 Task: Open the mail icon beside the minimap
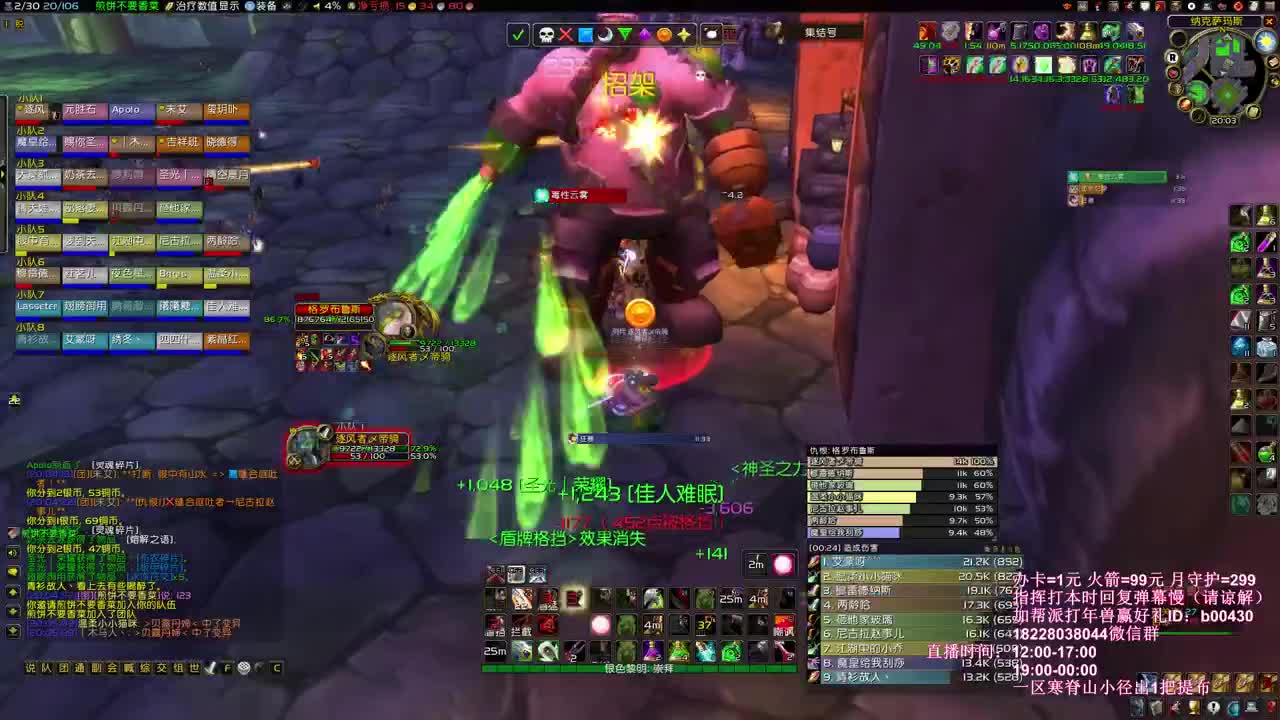pos(1273,61)
